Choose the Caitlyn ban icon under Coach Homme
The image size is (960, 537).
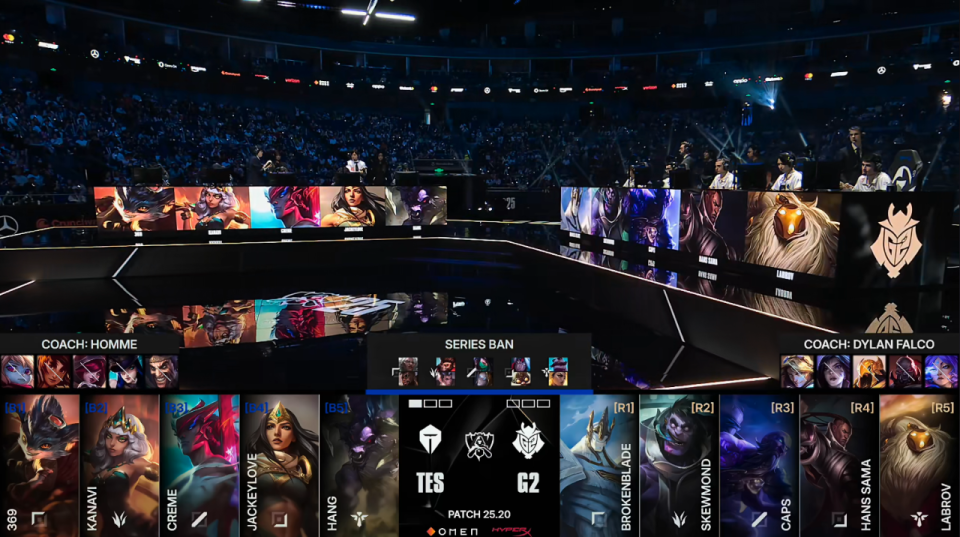126,372
